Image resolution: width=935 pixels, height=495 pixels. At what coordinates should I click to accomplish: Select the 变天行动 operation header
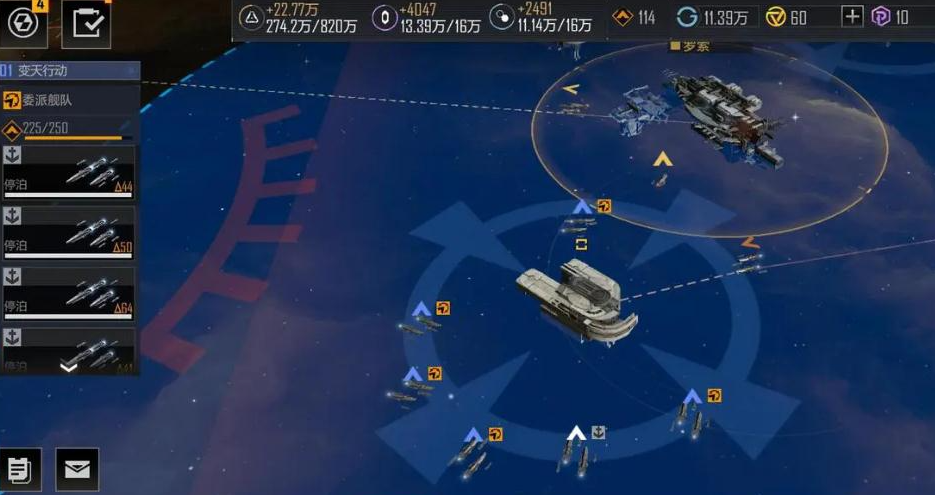[x=69, y=70]
